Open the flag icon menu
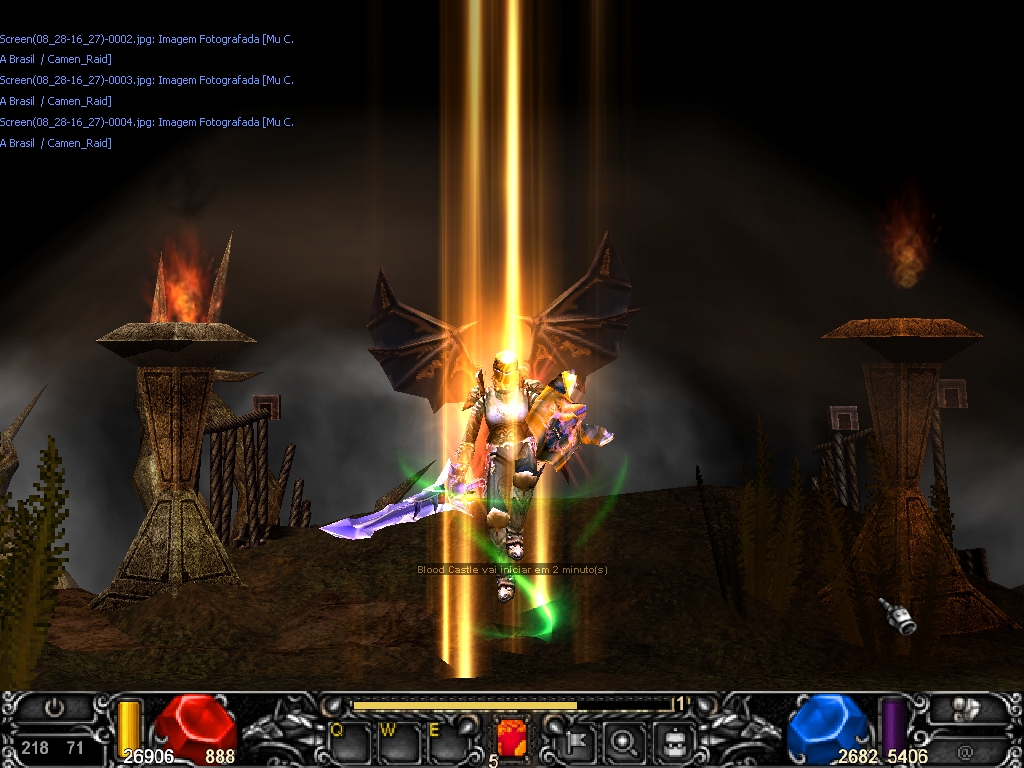 579,742
